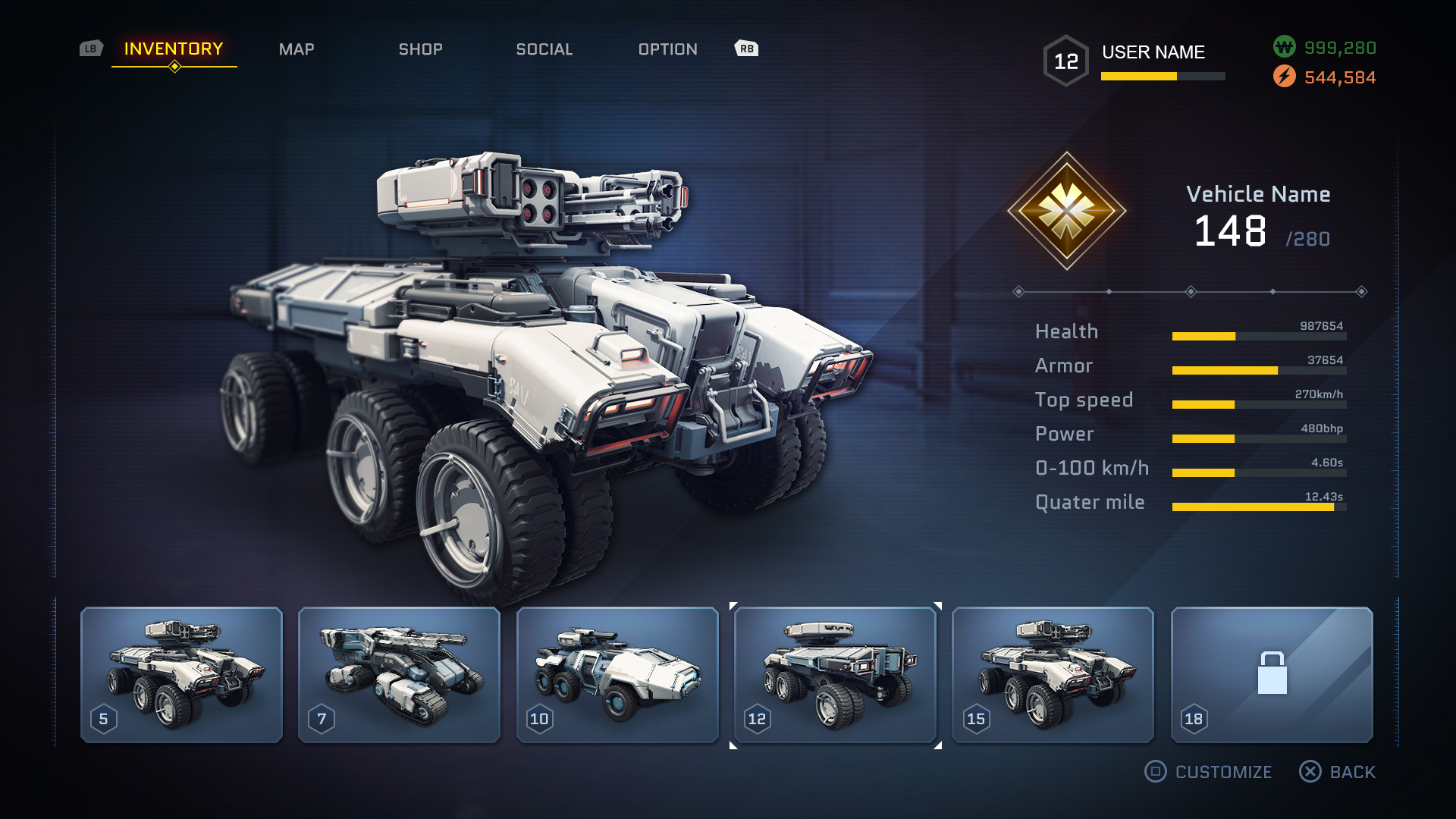
Task: Pick the level 12 vehicle thumbnail
Action: [835, 674]
